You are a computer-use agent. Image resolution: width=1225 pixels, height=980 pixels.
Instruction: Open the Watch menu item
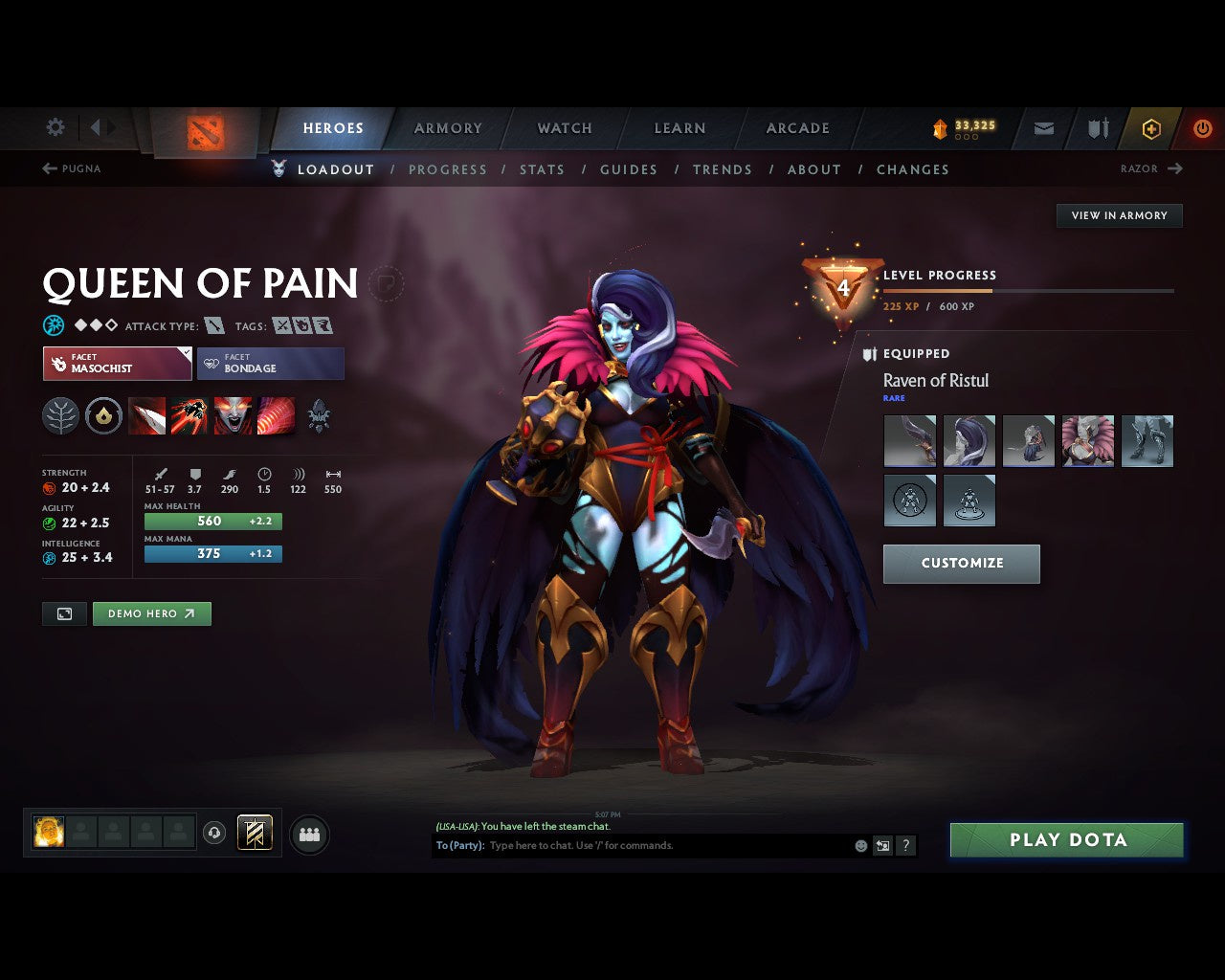(x=564, y=127)
